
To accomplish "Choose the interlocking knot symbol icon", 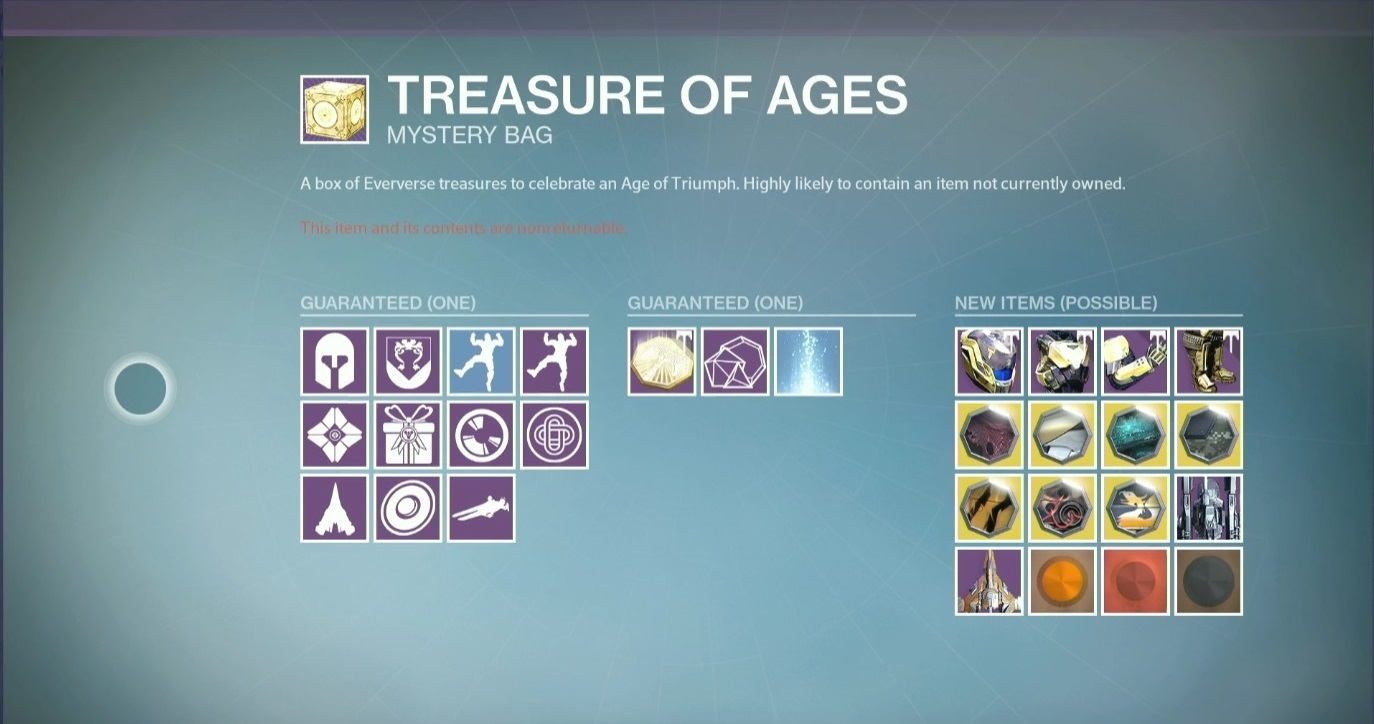I will tap(554, 435).
